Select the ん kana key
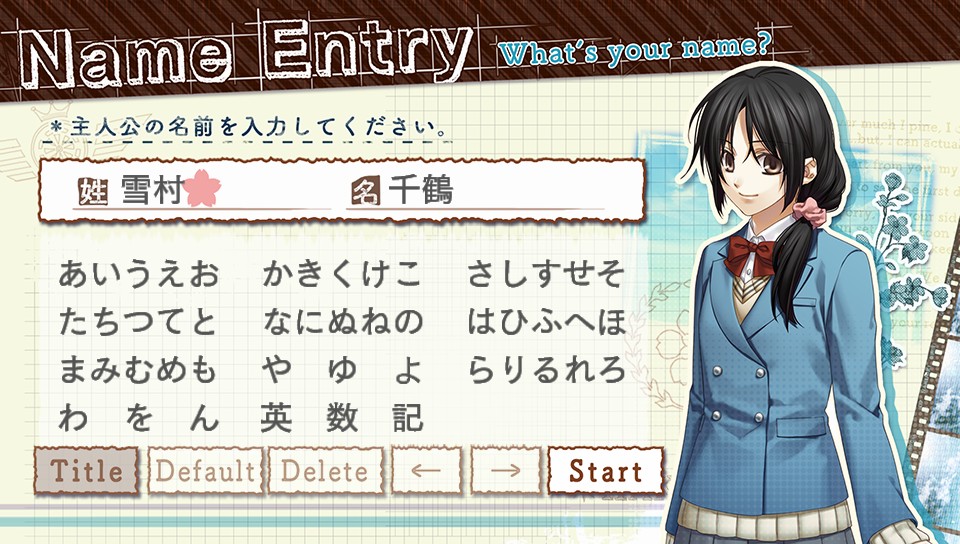This screenshot has width=960, height=544. tap(203, 418)
